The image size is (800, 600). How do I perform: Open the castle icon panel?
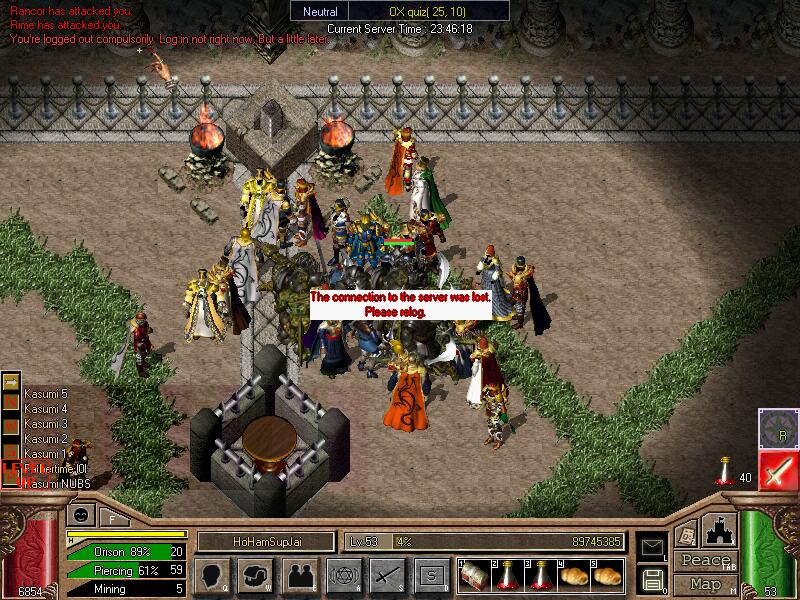click(719, 528)
